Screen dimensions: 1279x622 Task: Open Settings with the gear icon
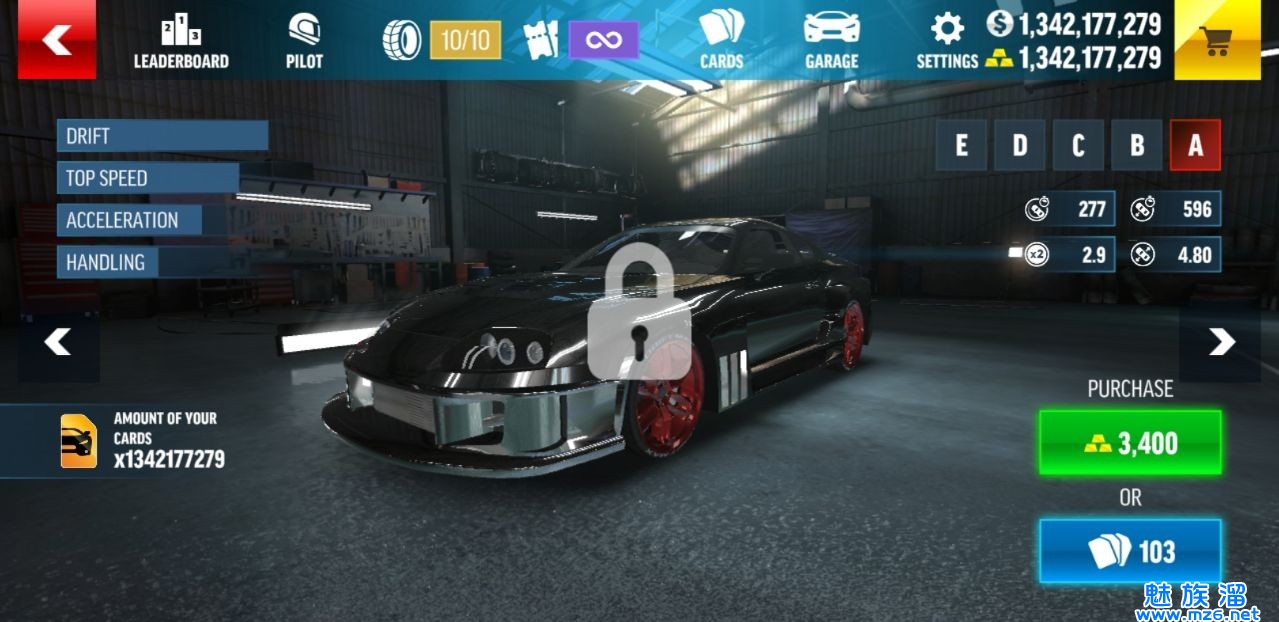point(947,42)
